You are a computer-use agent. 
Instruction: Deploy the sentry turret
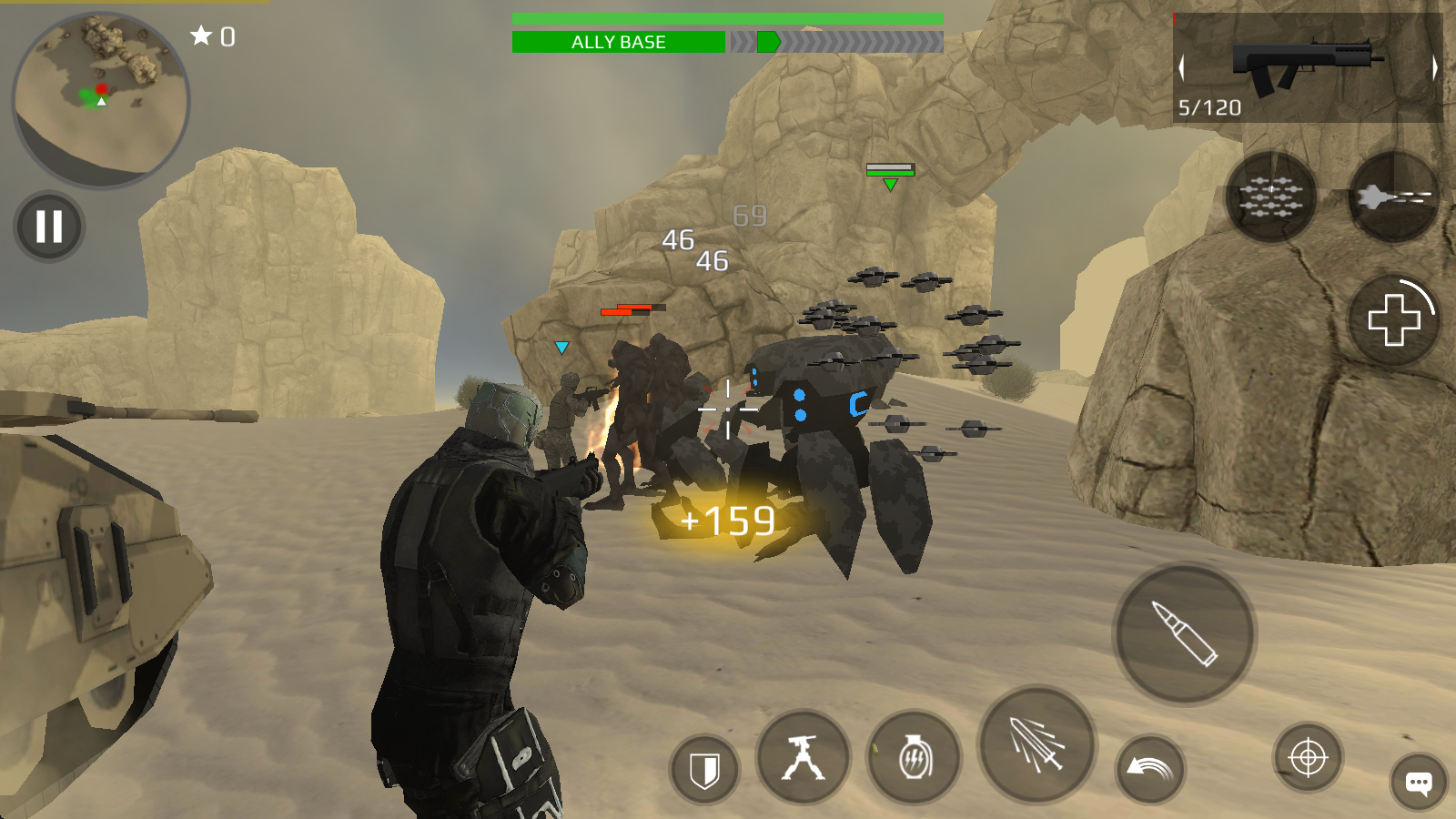coord(803,758)
